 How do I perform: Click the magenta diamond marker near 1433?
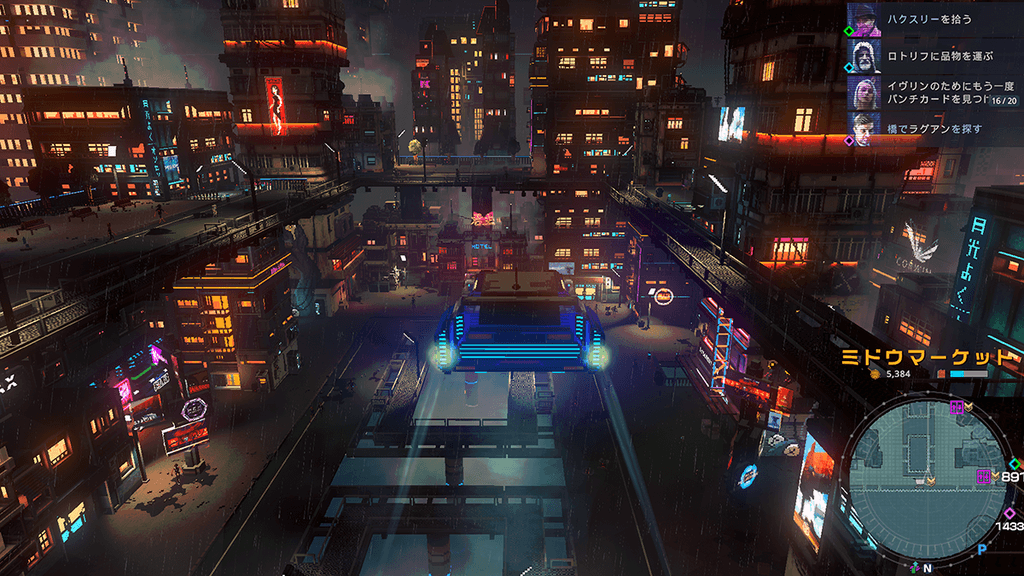1009,513
